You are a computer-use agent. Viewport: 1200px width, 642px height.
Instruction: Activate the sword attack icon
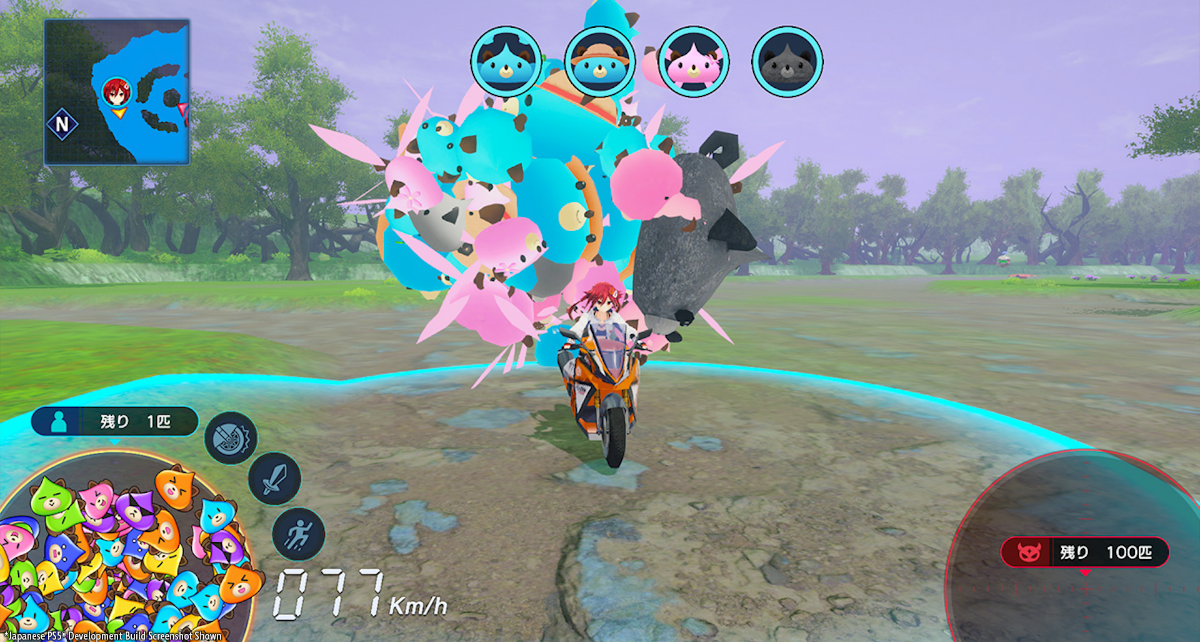click(x=274, y=484)
